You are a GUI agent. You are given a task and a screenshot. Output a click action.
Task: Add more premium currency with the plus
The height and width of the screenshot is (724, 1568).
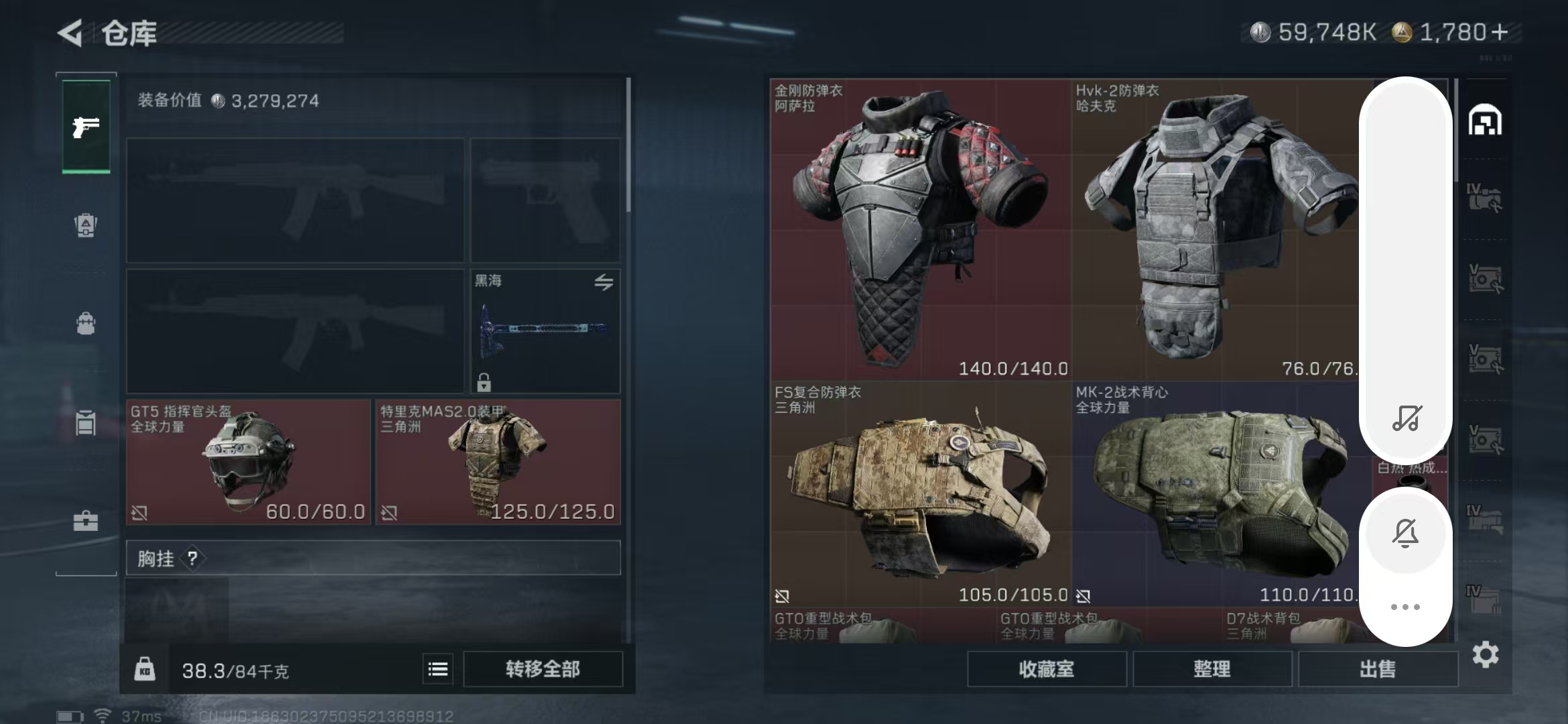[1500, 32]
